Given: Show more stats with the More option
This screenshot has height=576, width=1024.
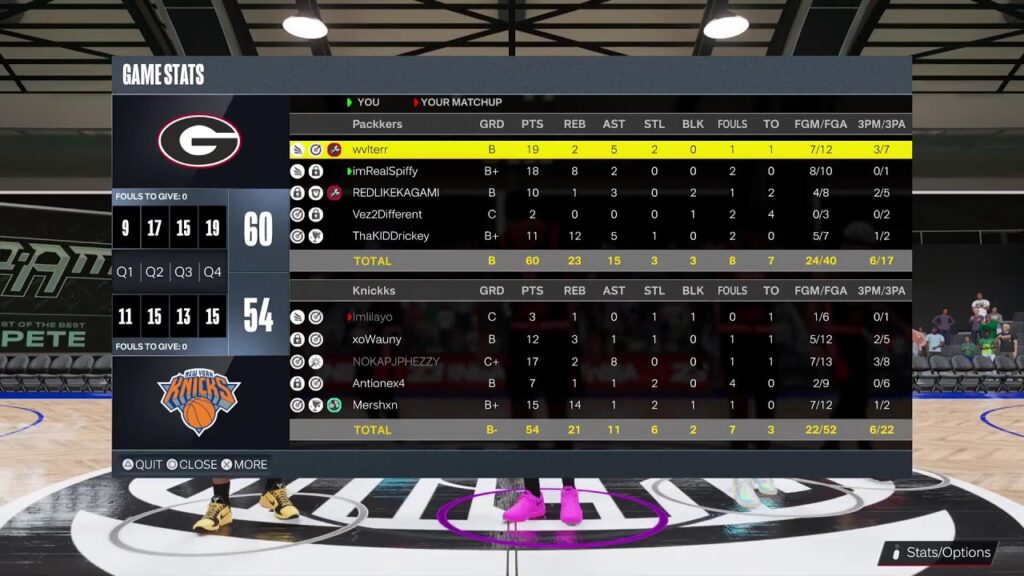Looking at the screenshot, I should coord(244,465).
